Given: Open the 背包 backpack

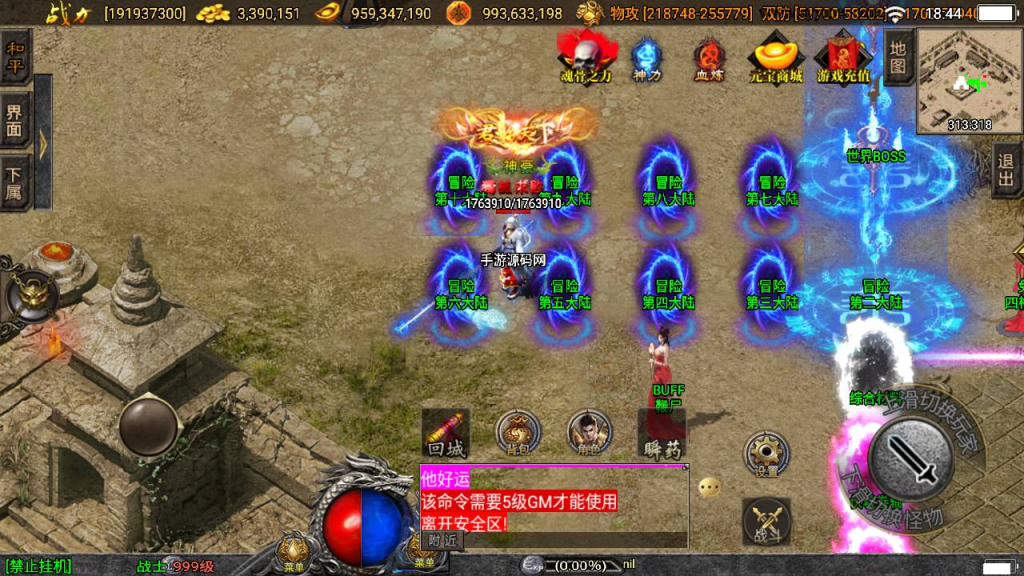Looking at the screenshot, I should pyautogui.click(x=518, y=432).
